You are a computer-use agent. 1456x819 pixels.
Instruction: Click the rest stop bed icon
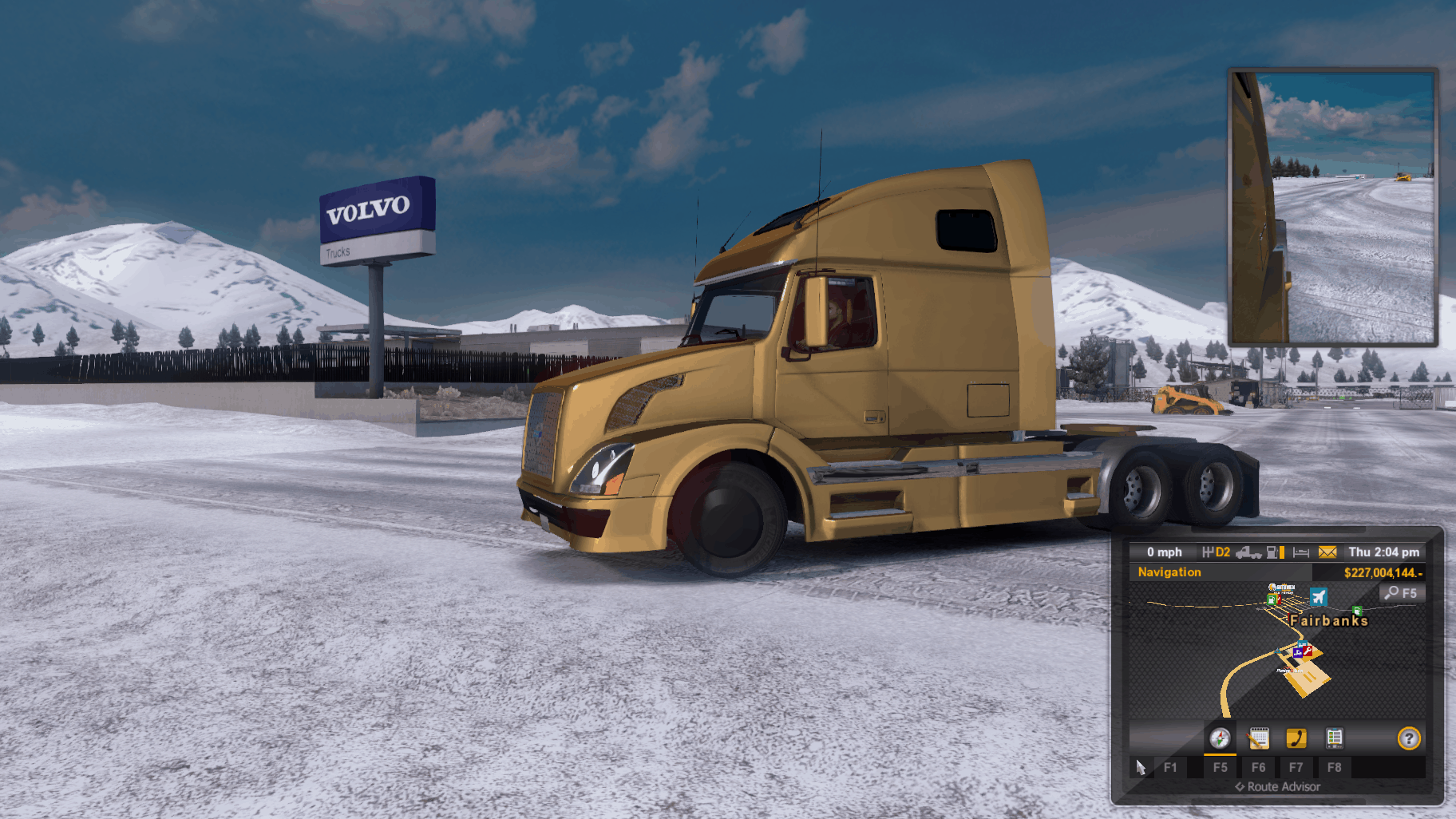click(x=1301, y=552)
